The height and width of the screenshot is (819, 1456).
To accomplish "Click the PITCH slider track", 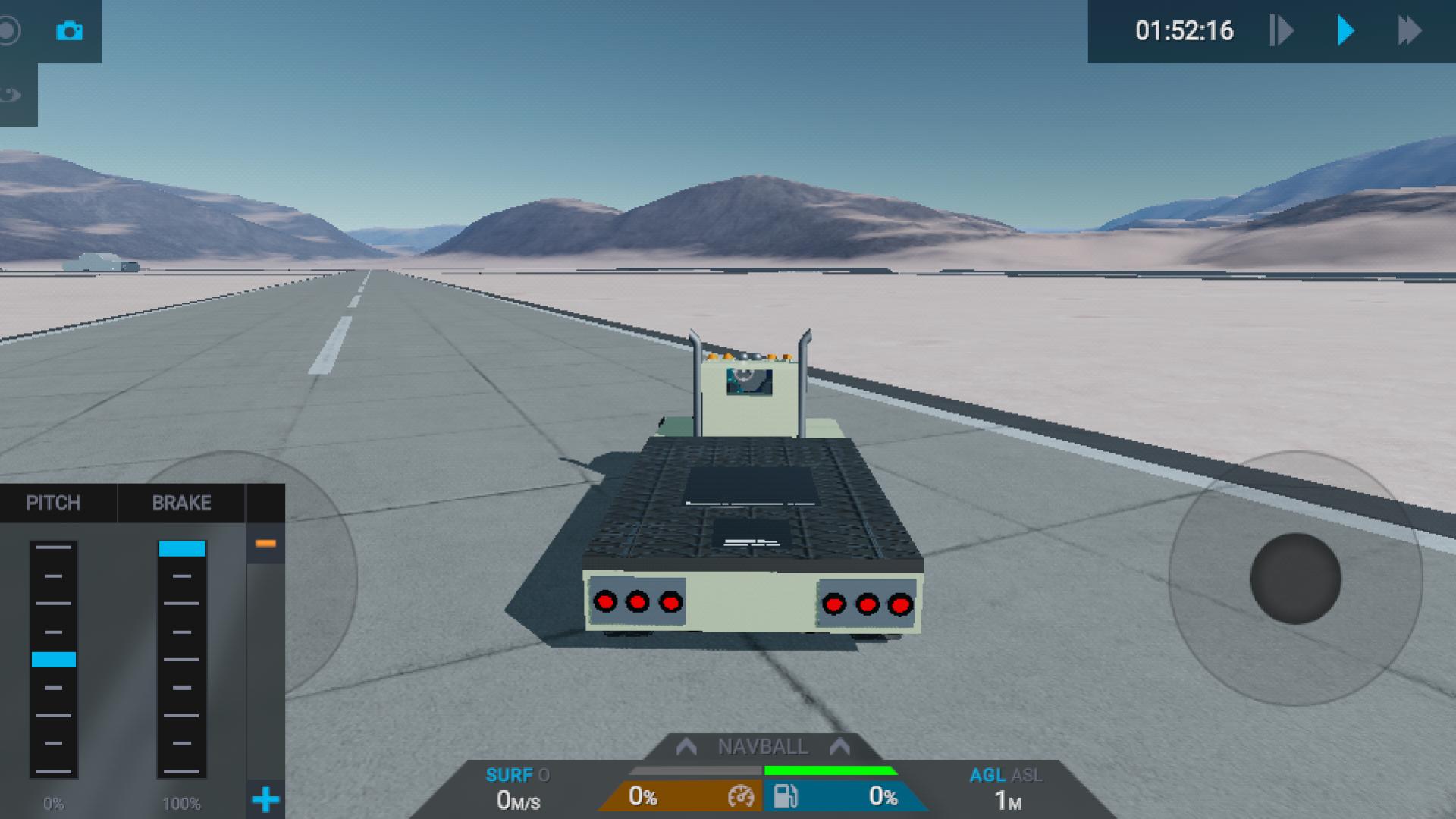I will (54, 658).
